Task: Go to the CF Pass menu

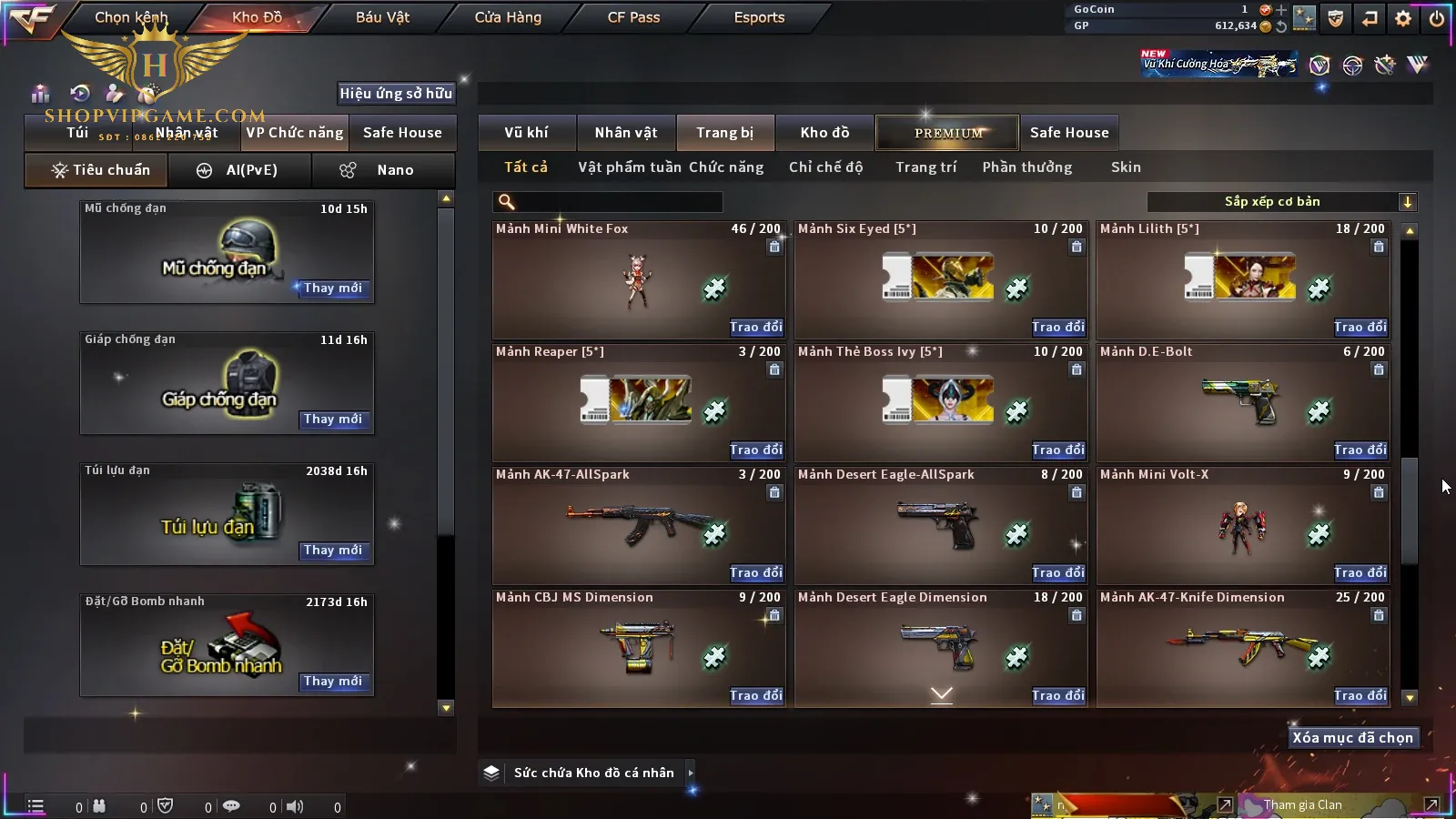Action: 633,17
